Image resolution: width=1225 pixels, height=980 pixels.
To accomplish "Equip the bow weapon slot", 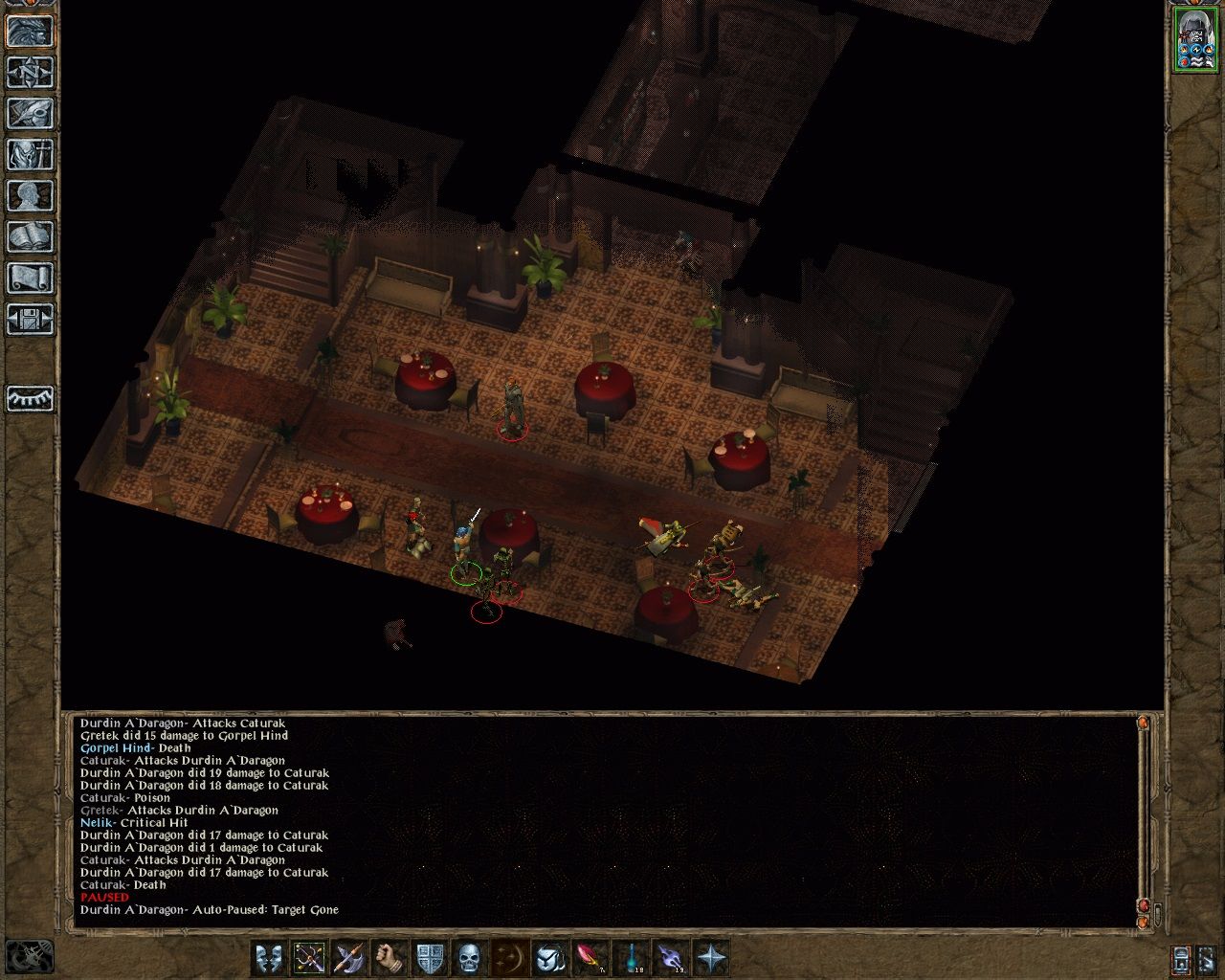I will click(310, 957).
